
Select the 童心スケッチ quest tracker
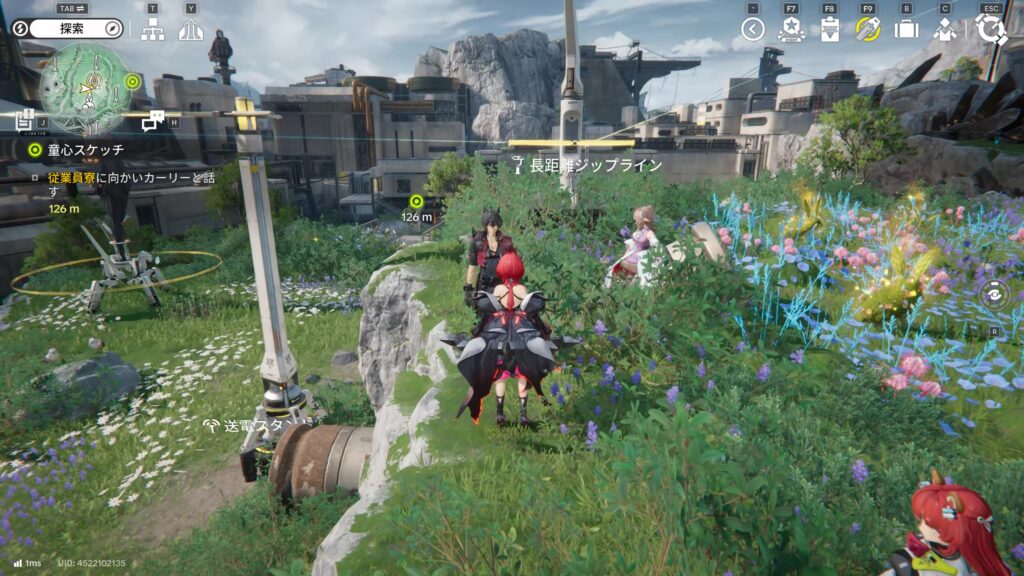tap(78, 150)
